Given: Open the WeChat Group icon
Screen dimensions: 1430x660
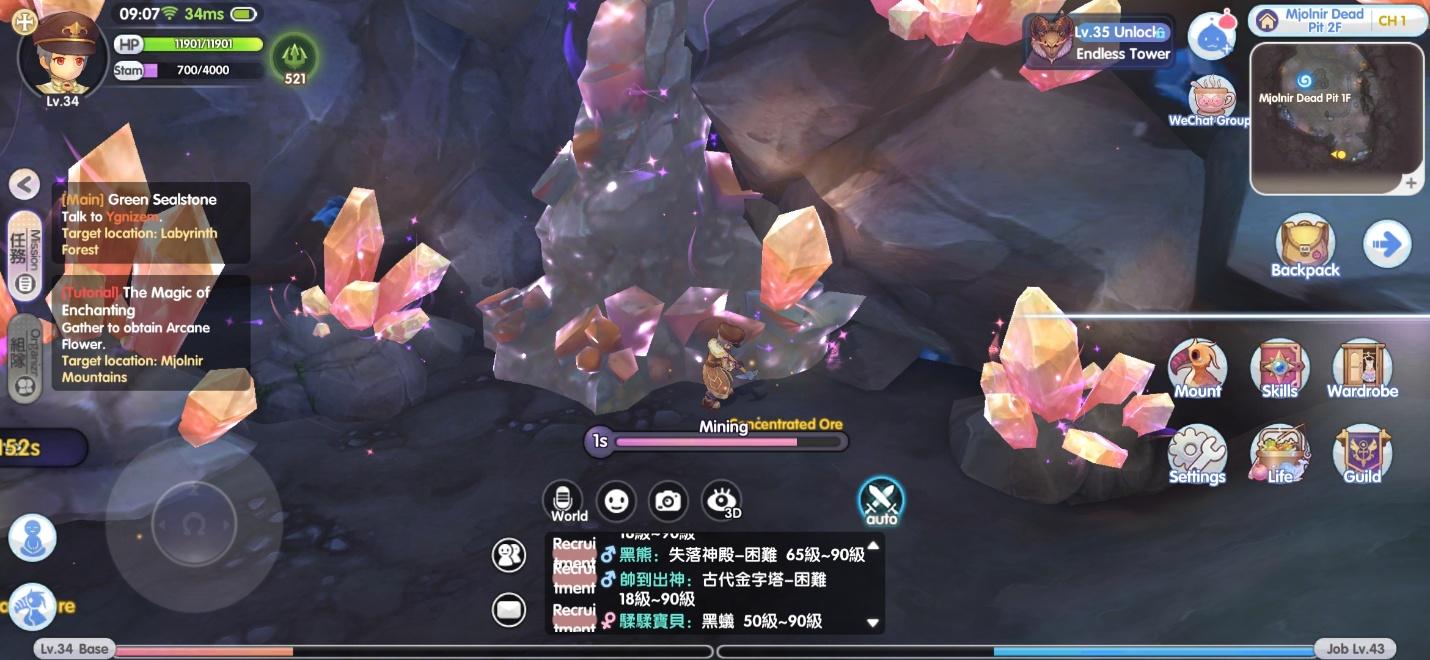Looking at the screenshot, I should (x=1212, y=101).
